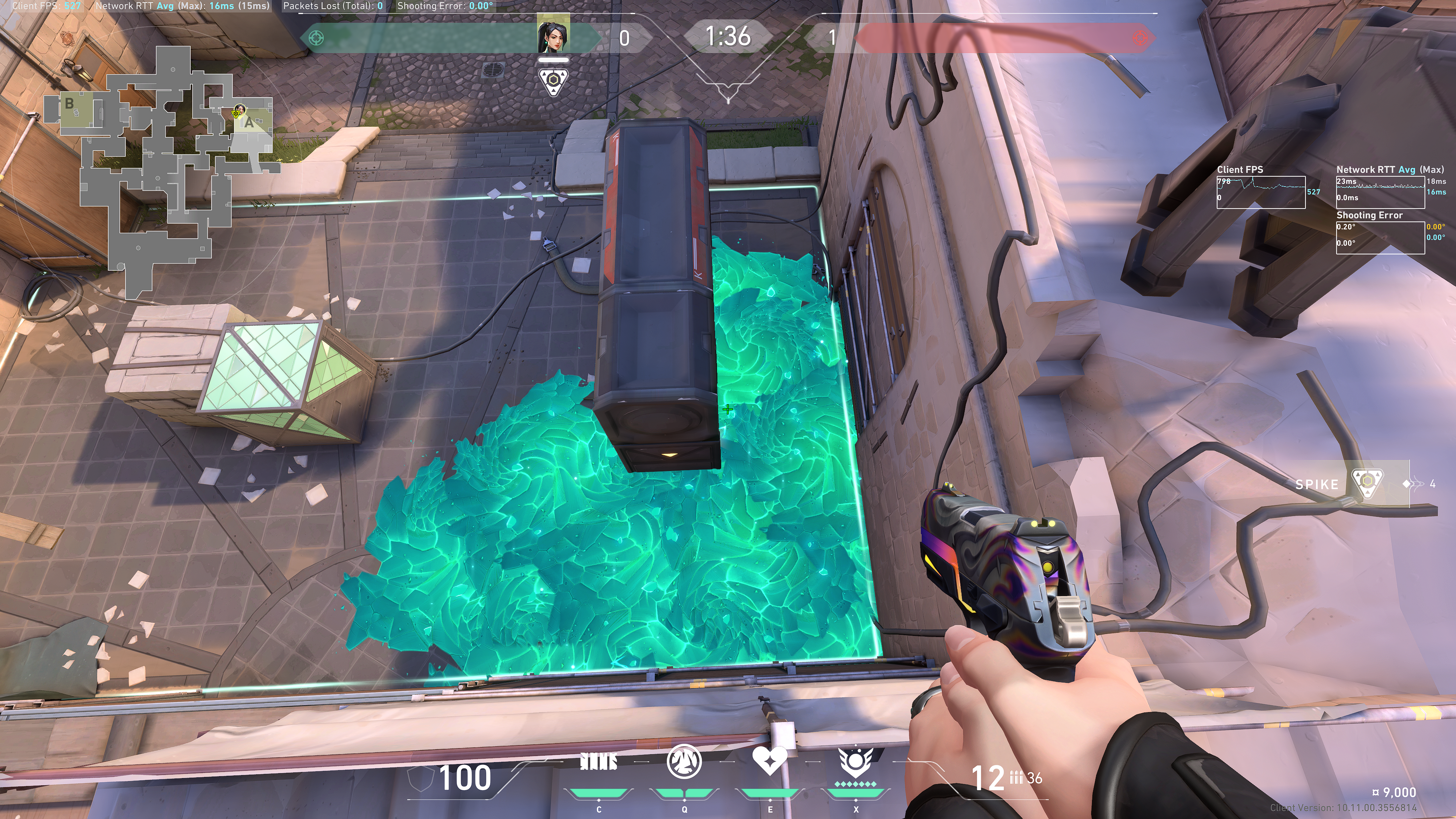Select the agent portrait in the top bar

click(x=553, y=35)
